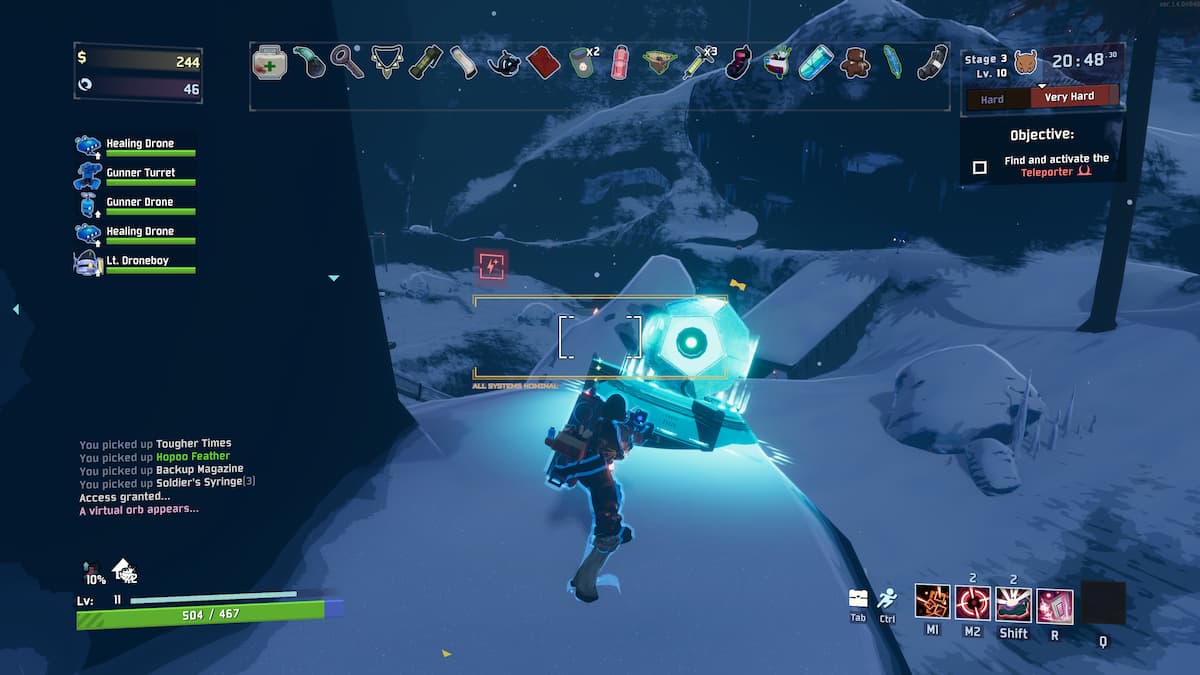1200x675 pixels.
Task: Select the pink canister item icon
Action: pyautogui.click(x=621, y=62)
